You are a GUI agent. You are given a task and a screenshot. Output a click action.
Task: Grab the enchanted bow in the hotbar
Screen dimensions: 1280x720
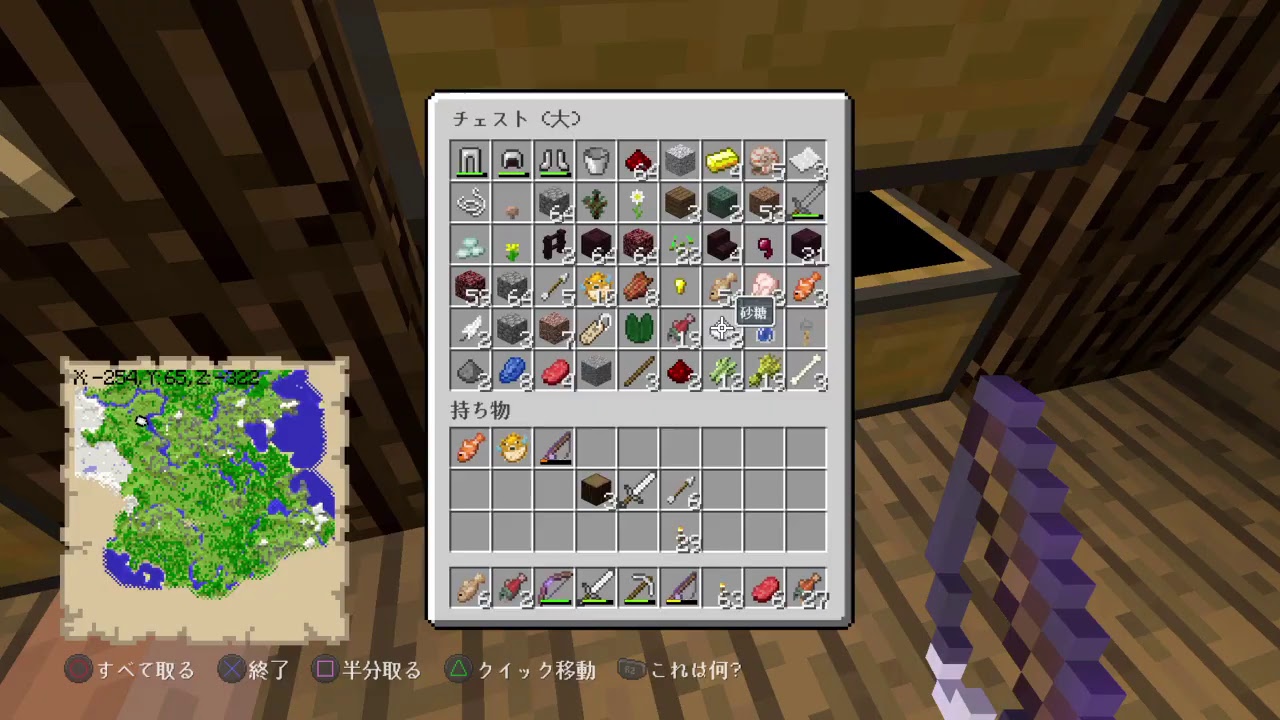tap(554, 589)
